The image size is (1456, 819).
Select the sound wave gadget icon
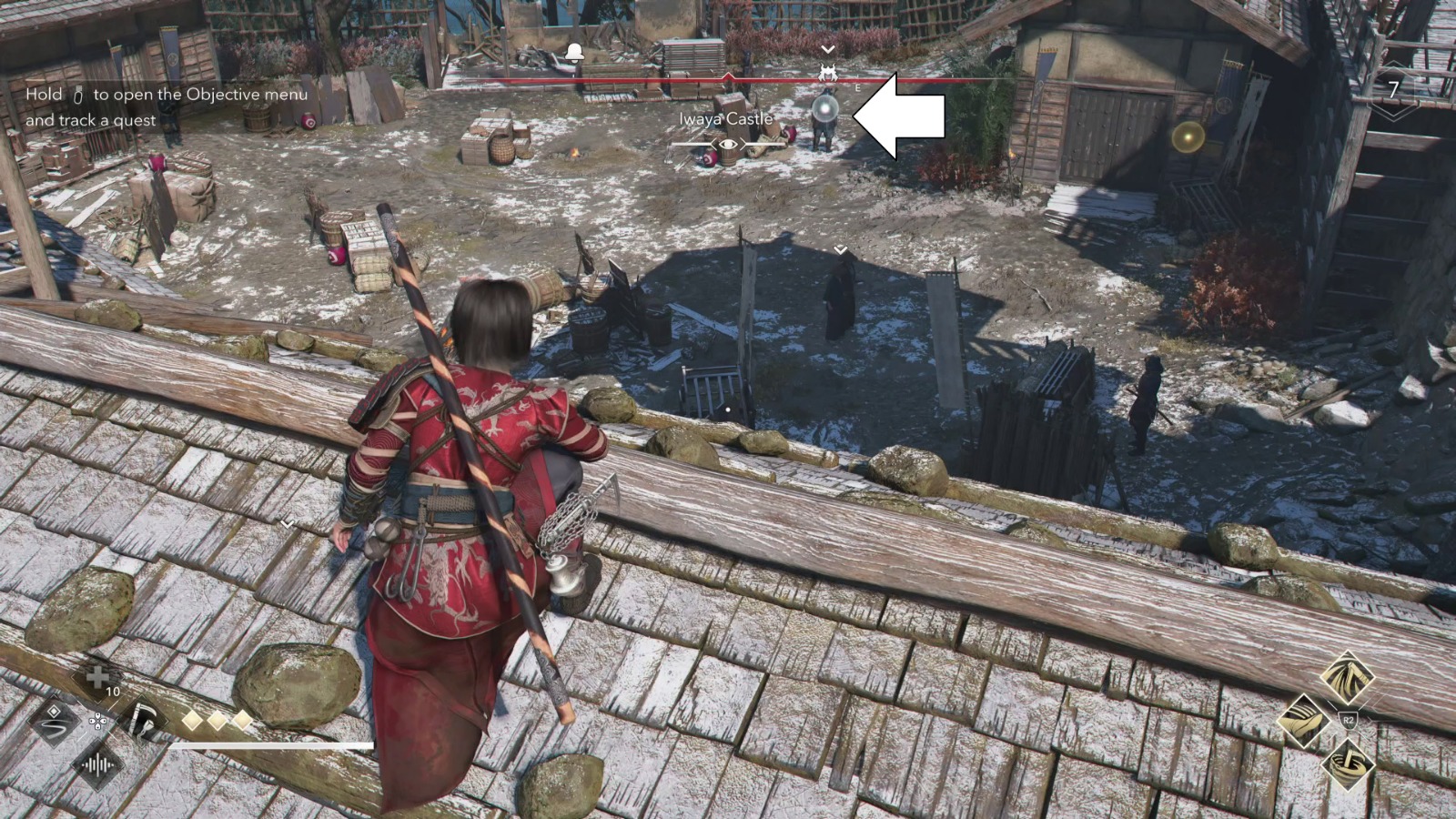point(98,765)
